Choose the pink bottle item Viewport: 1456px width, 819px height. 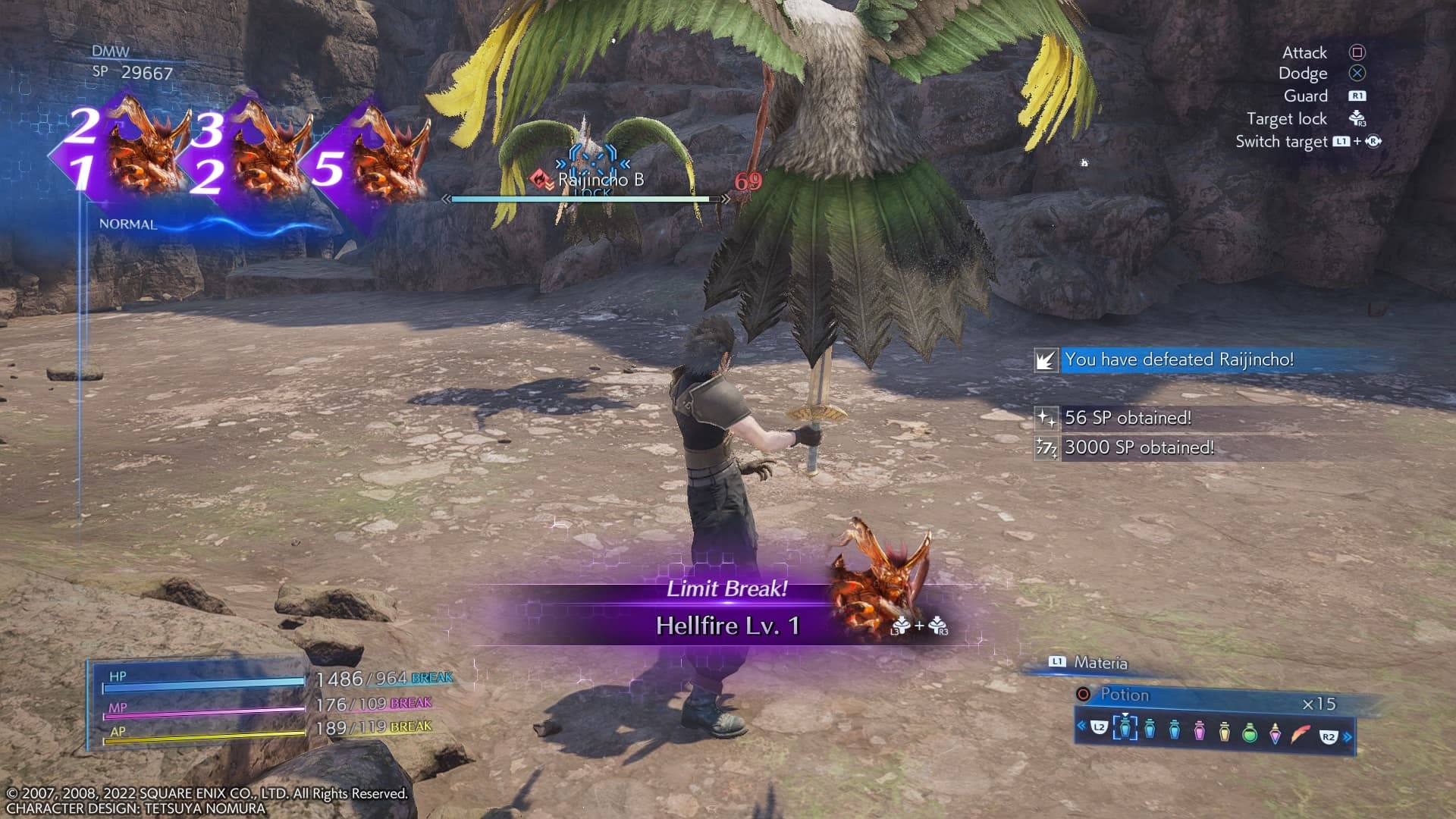1199,730
